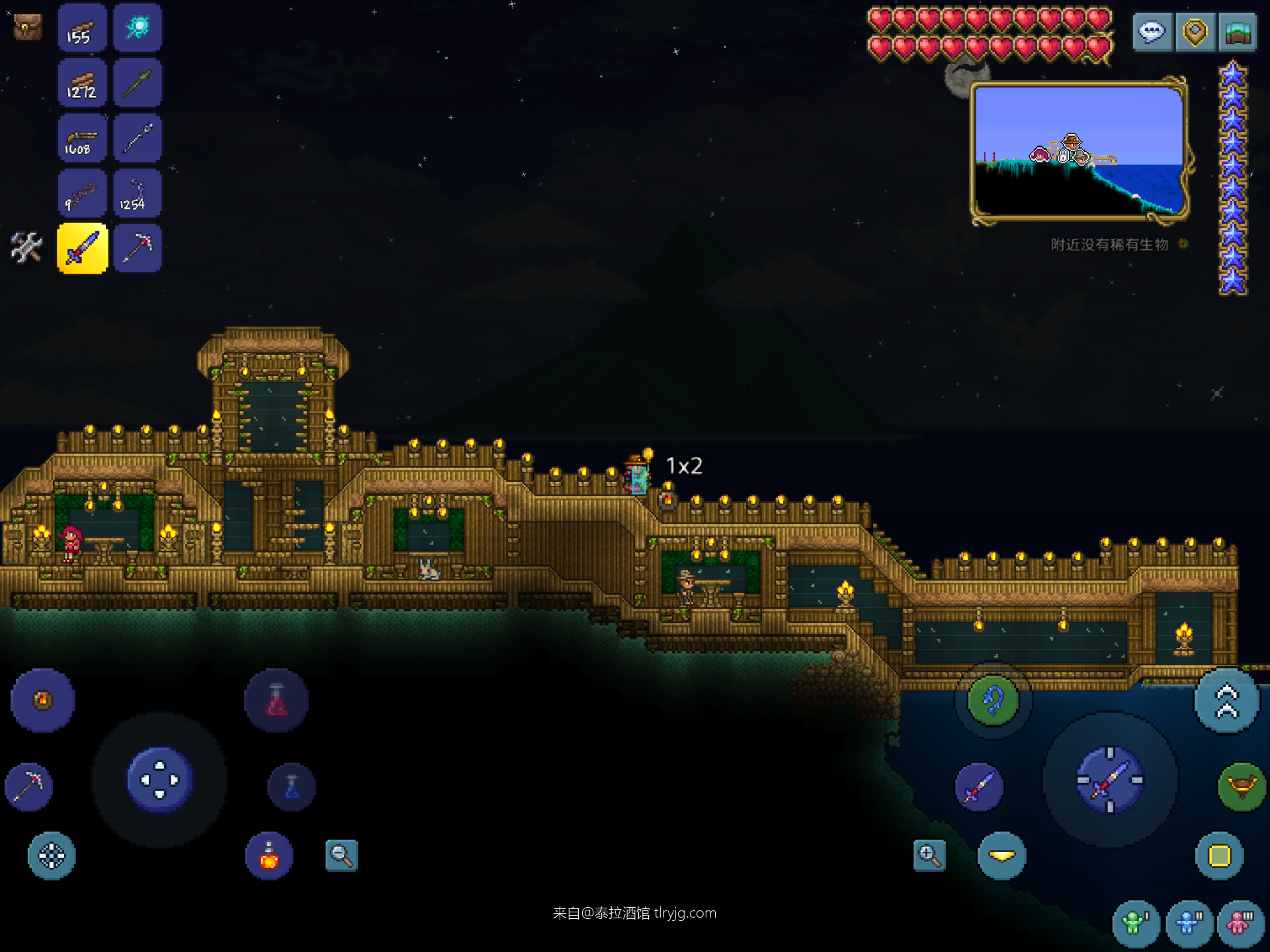Screen dimensions: 1270x952
Task: Use the blue mana potion button
Action: click(x=292, y=787)
